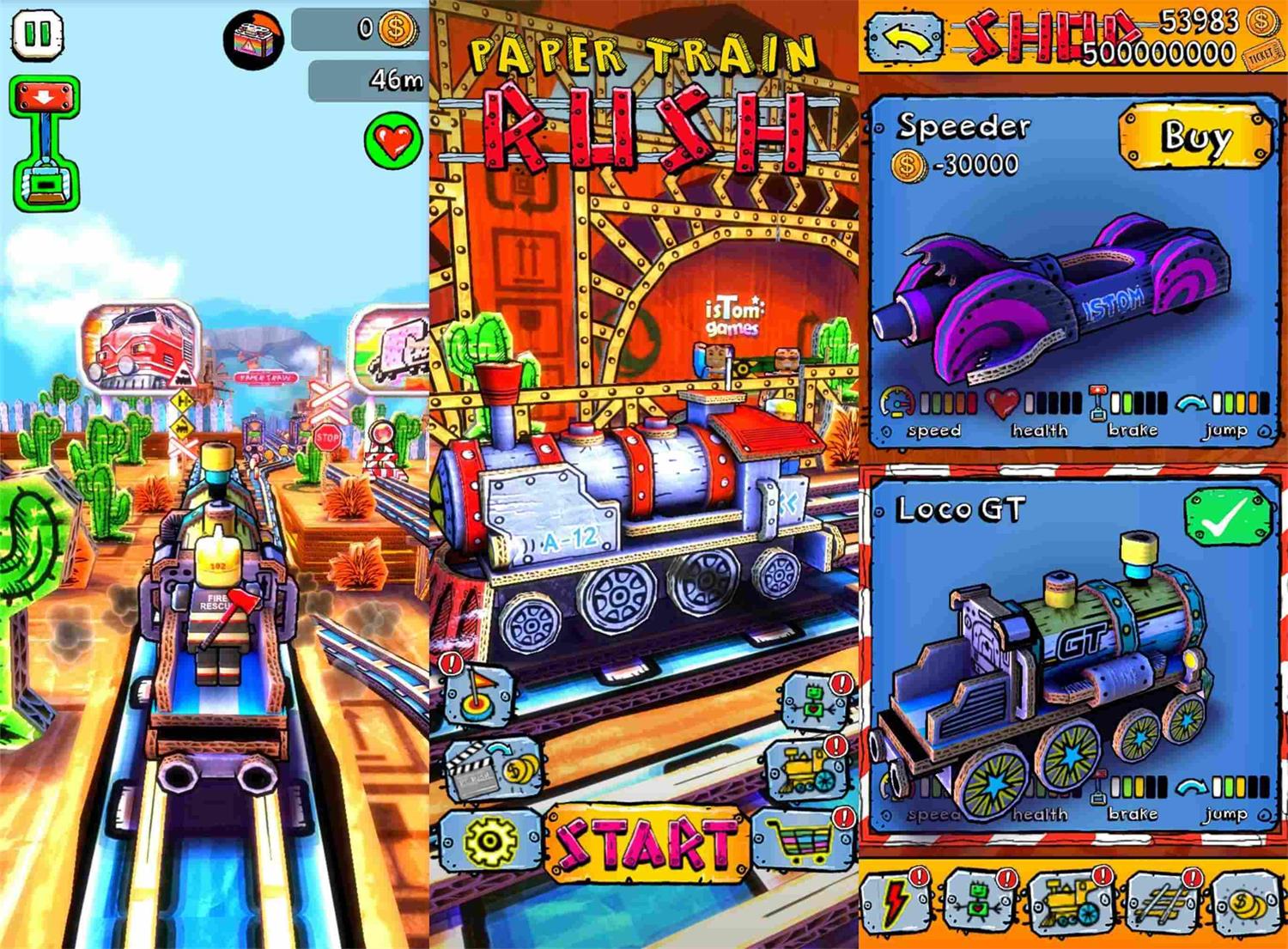Watch a video for coins via clapperboard button

click(x=489, y=770)
